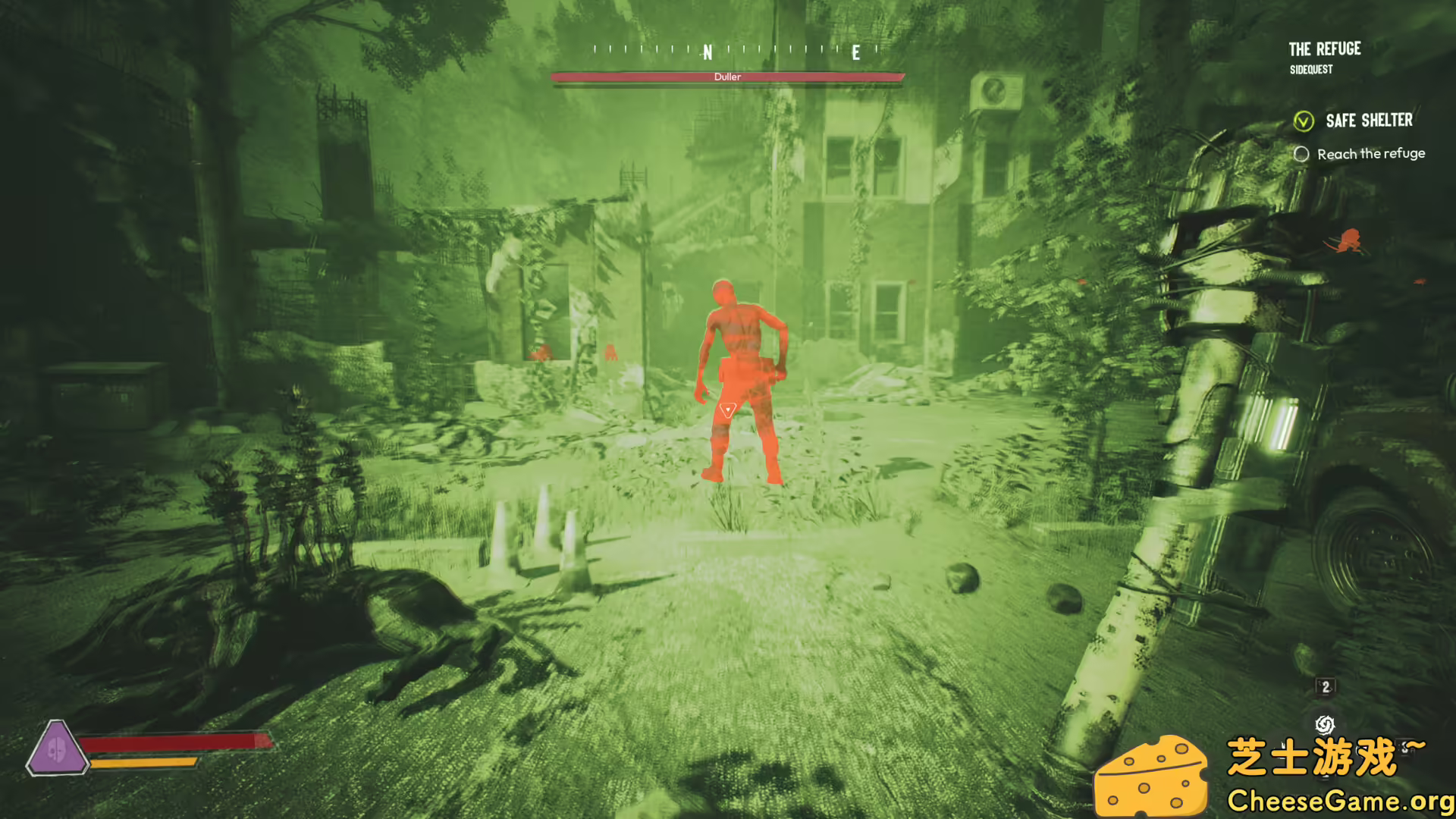
Task: Click the highlighted Duller enemy marker triangle
Action: coord(729,410)
